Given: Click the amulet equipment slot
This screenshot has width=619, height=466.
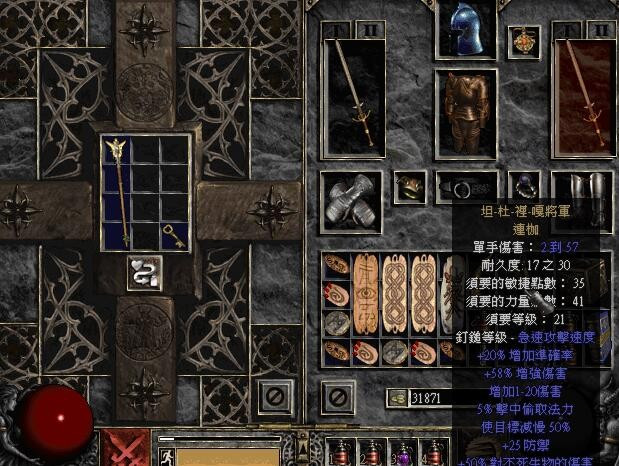Looking at the screenshot, I should click(523, 42).
